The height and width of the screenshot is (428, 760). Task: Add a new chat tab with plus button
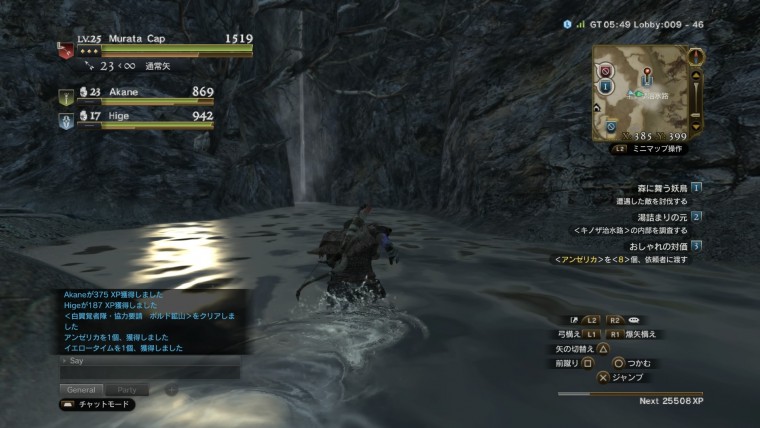pos(170,389)
